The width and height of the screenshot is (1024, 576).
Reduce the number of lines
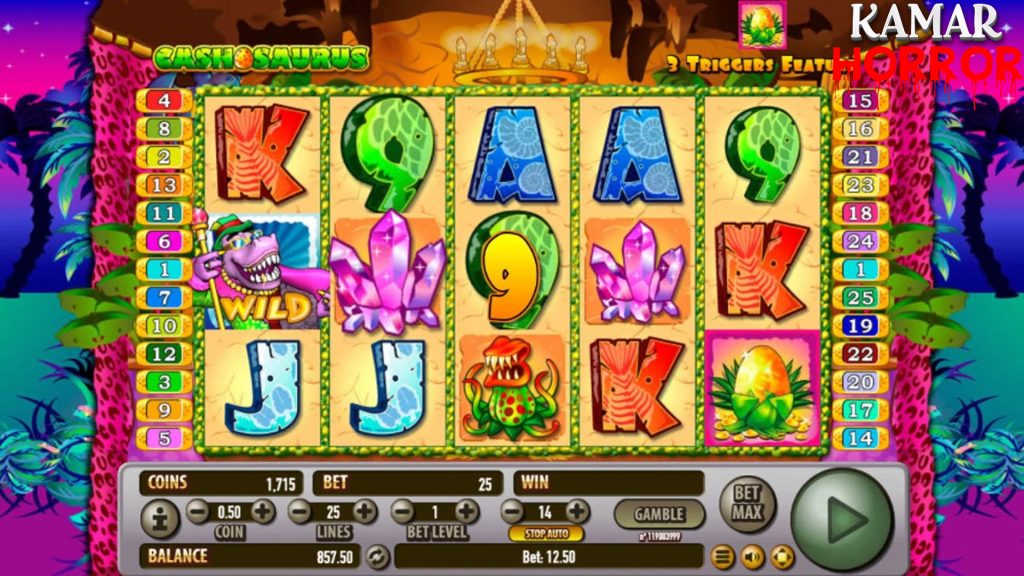(x=300, y=512)
